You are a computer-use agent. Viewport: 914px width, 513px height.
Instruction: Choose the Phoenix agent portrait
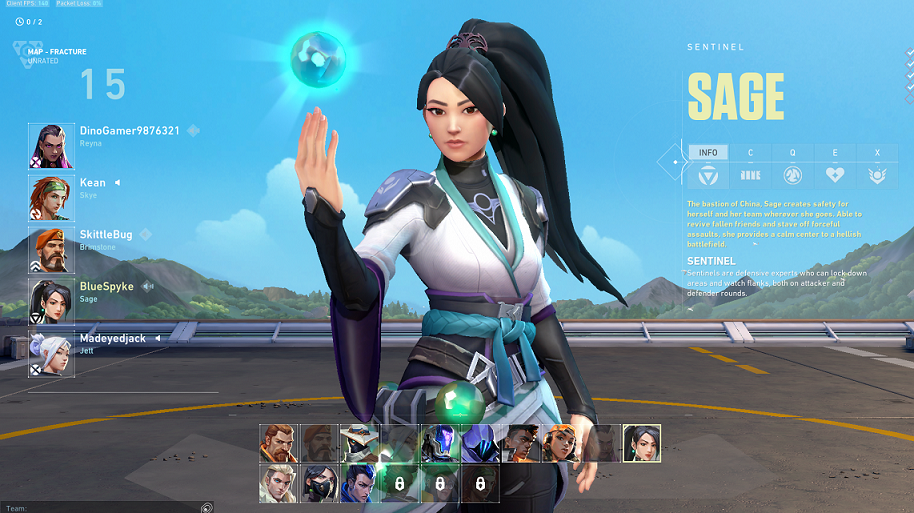(x=519, y=443)
